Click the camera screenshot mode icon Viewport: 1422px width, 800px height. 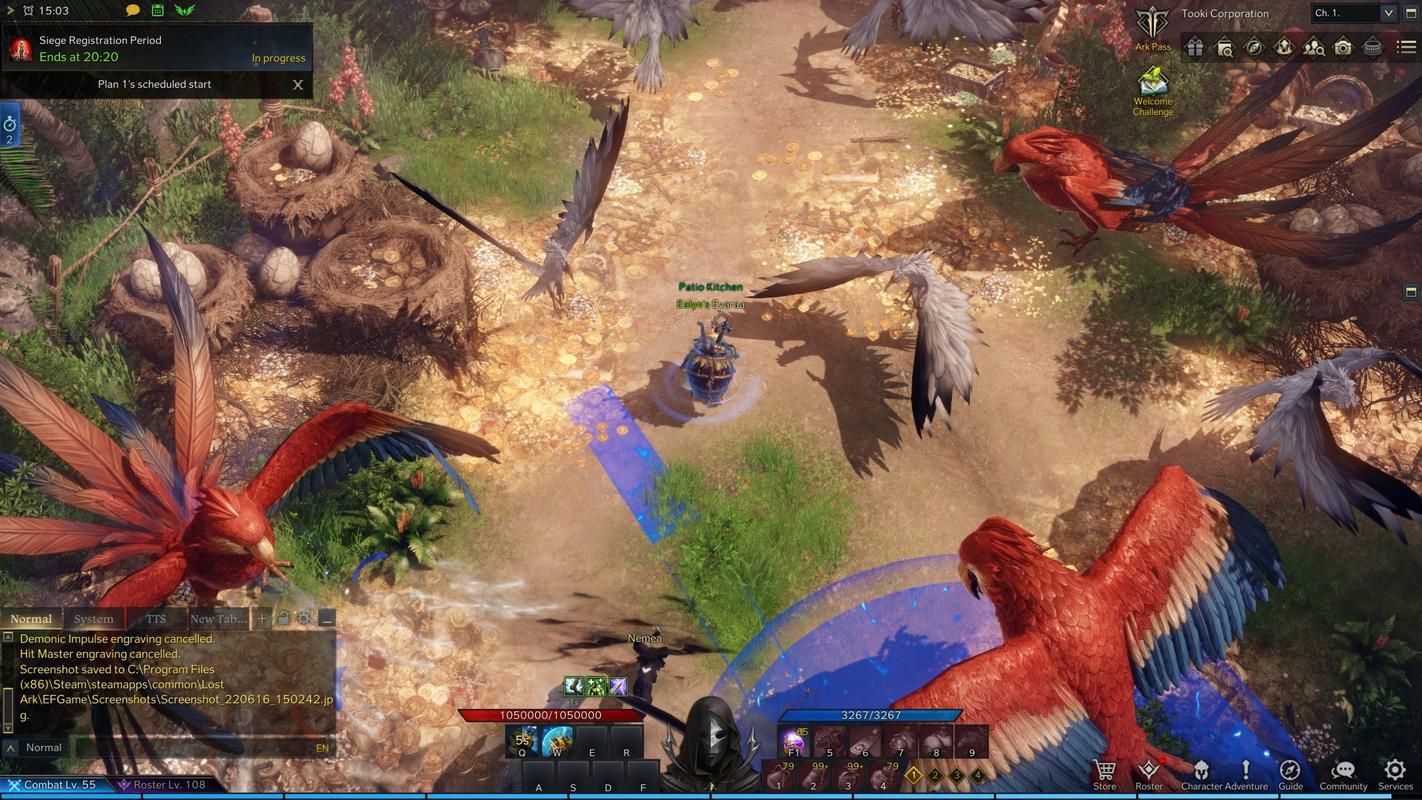tap(1343, 47)
